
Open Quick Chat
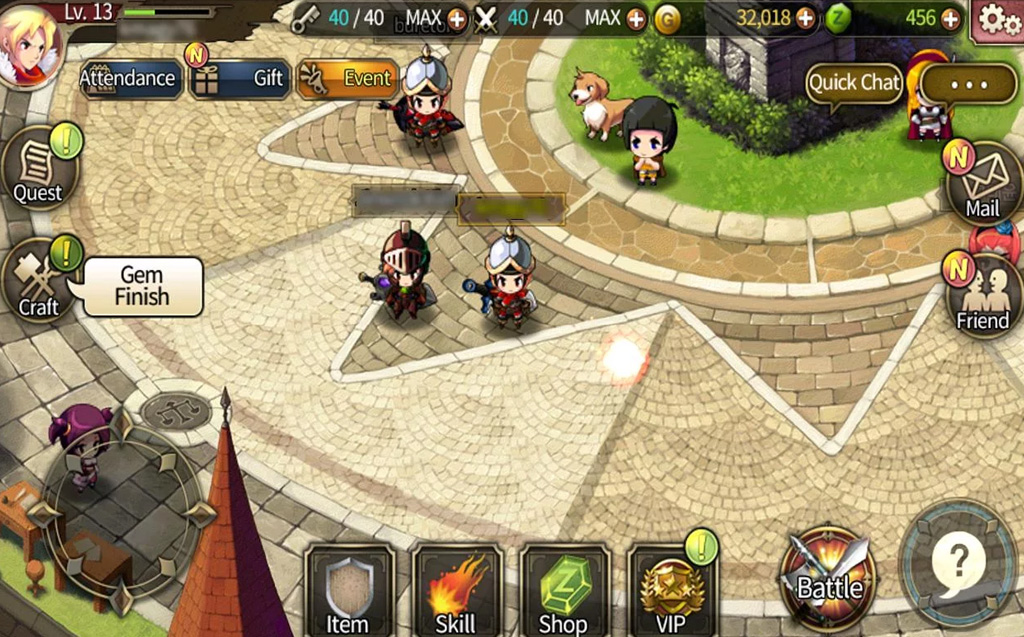click(x=854, y=83)
